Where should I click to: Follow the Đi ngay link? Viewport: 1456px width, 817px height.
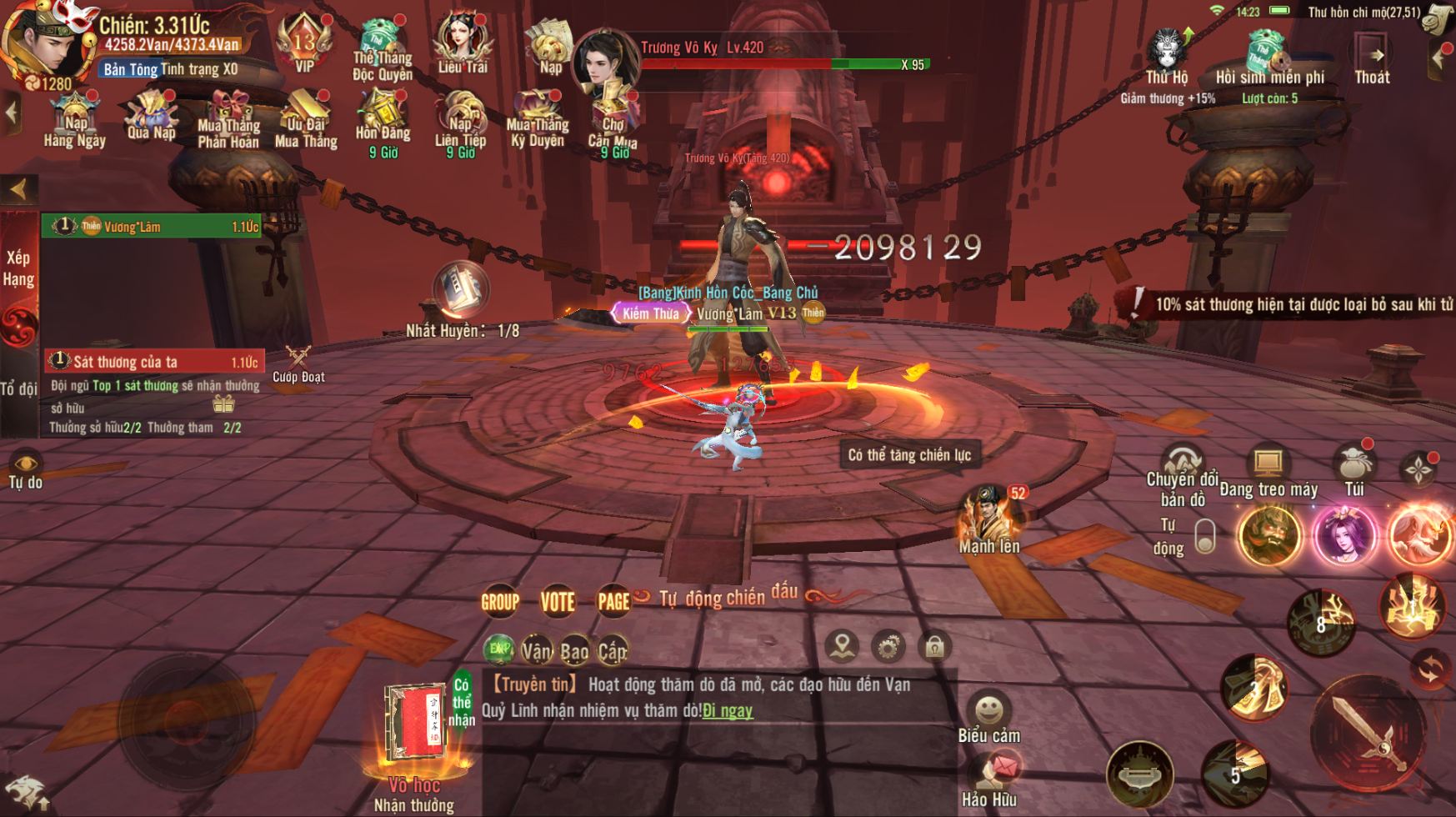click(728, 710)
